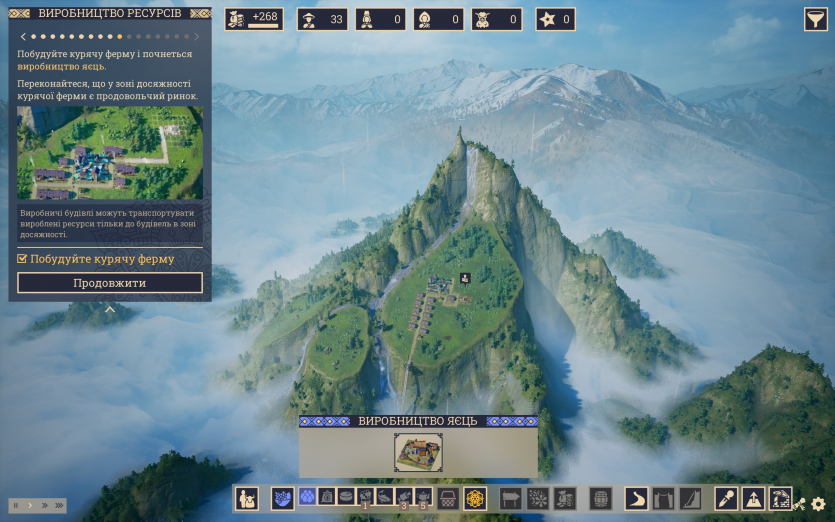This screenshot has width=835, height=522.
Task: Open the barrel storage category
Action: [600, 497]
